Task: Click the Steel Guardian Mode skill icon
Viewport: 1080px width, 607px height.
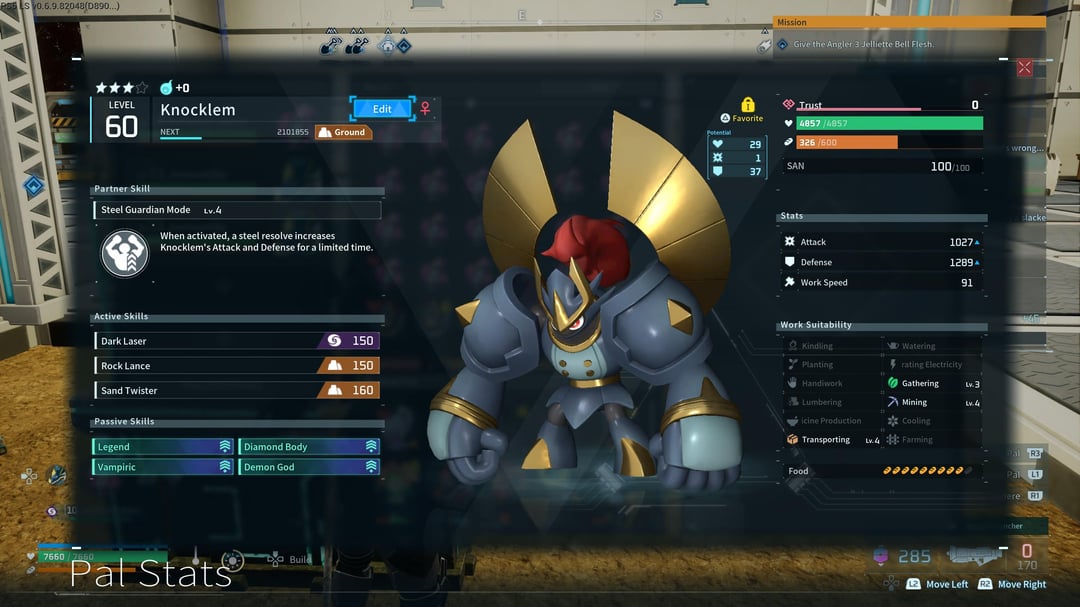Action: tap(125, 253)
